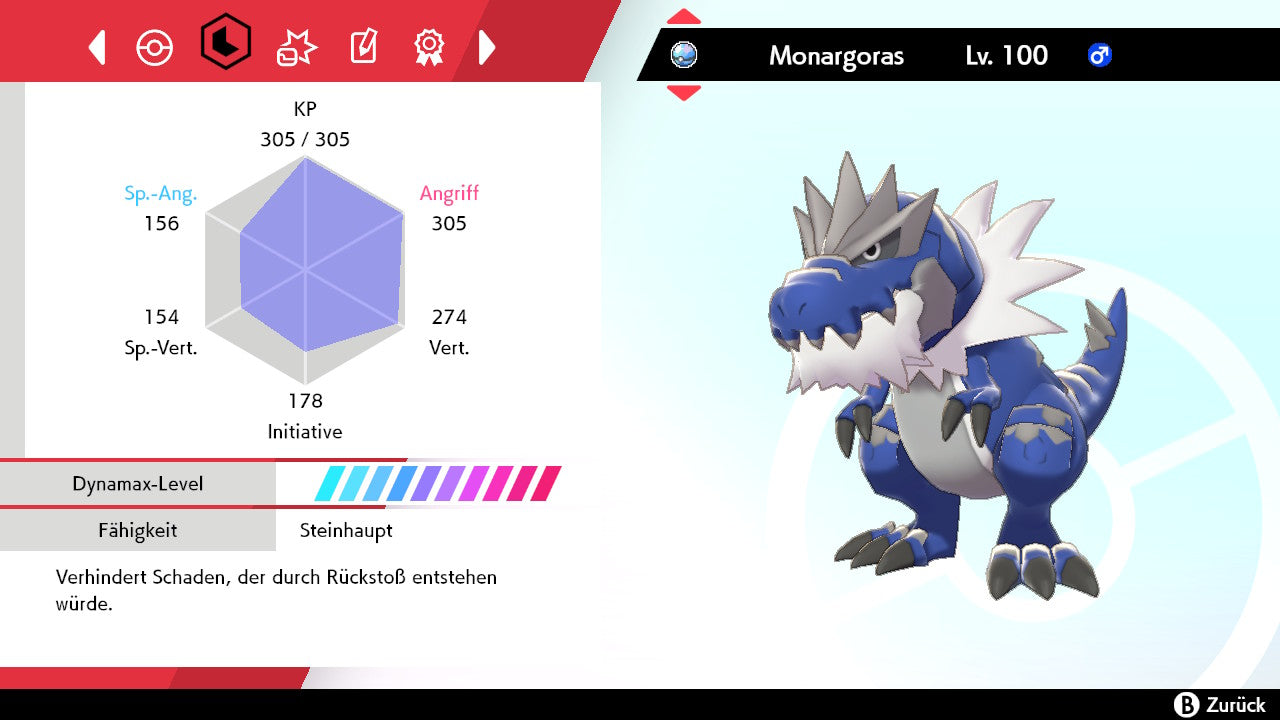The height and width of the screenshot is (720, 1280).
Task: Show the ribbons tab
Action: coord(429,46)
